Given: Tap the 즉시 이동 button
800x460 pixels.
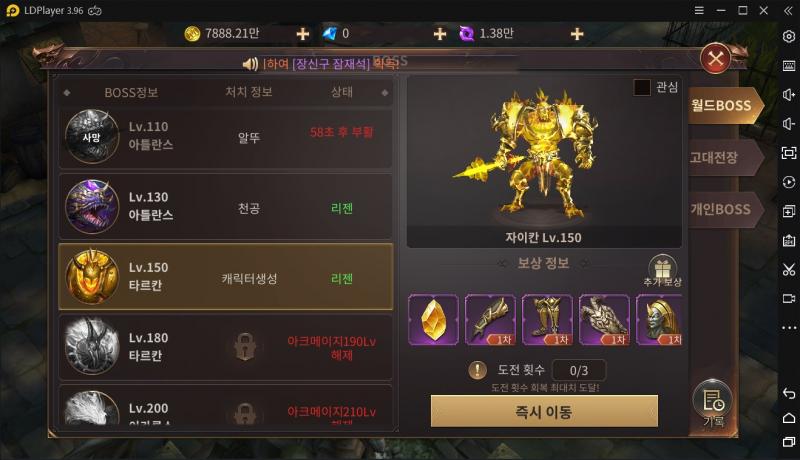Looking at the screenshot, I should (x=544, y=411).
